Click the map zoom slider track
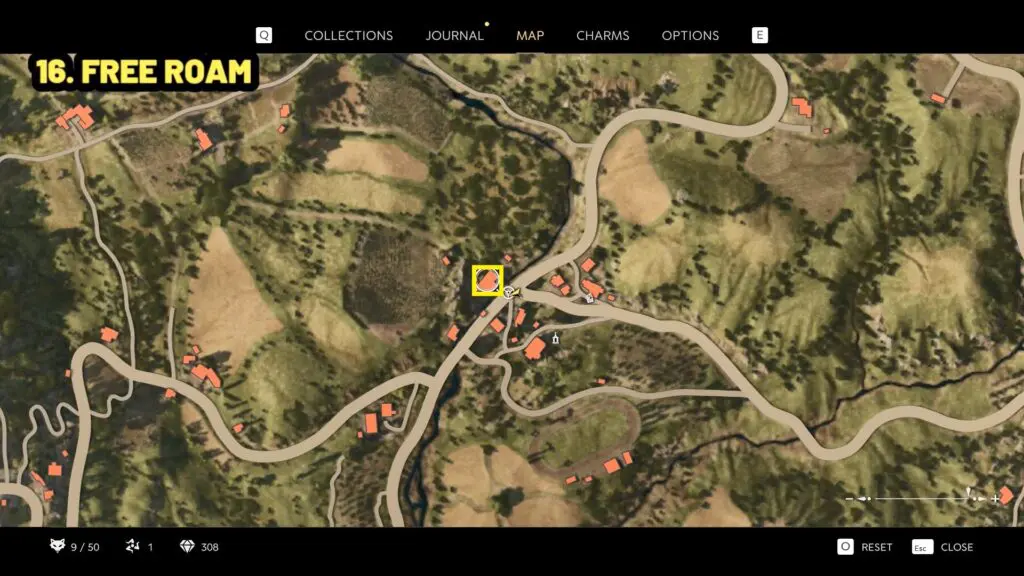This screenshot has height=576, width=1024. (920, 498)
